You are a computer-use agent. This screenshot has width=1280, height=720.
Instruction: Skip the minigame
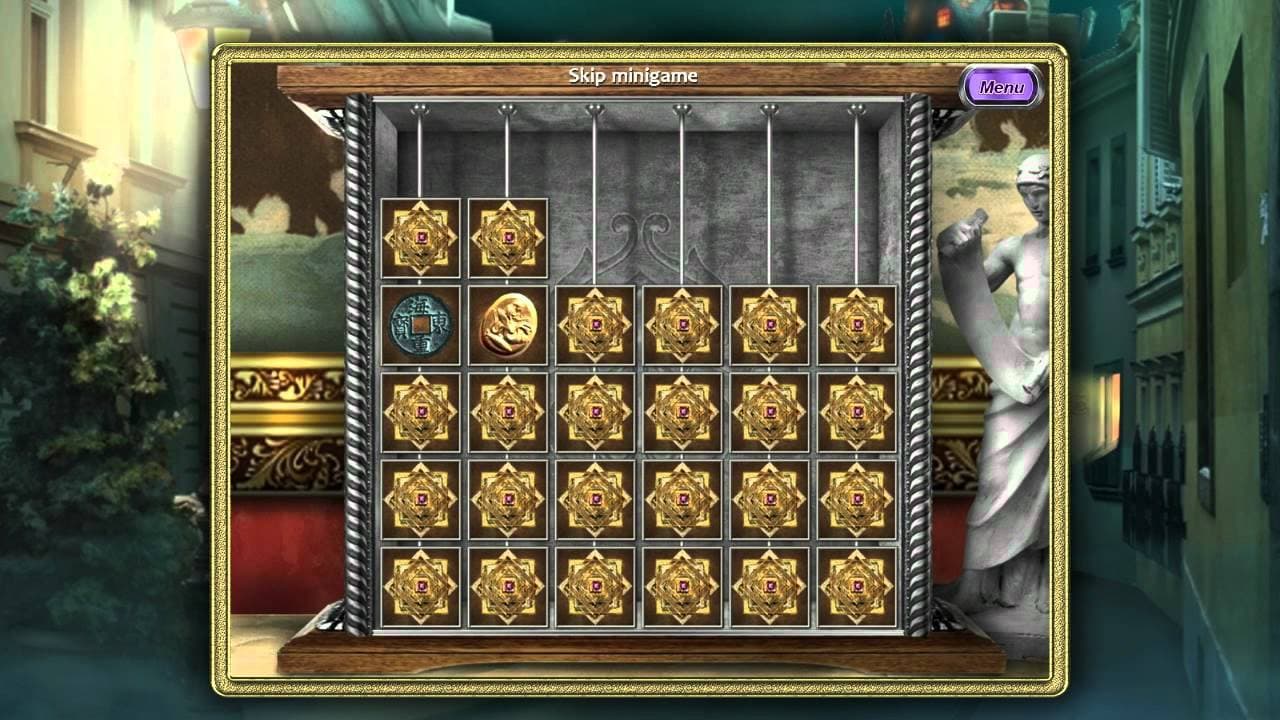[633, 76]
